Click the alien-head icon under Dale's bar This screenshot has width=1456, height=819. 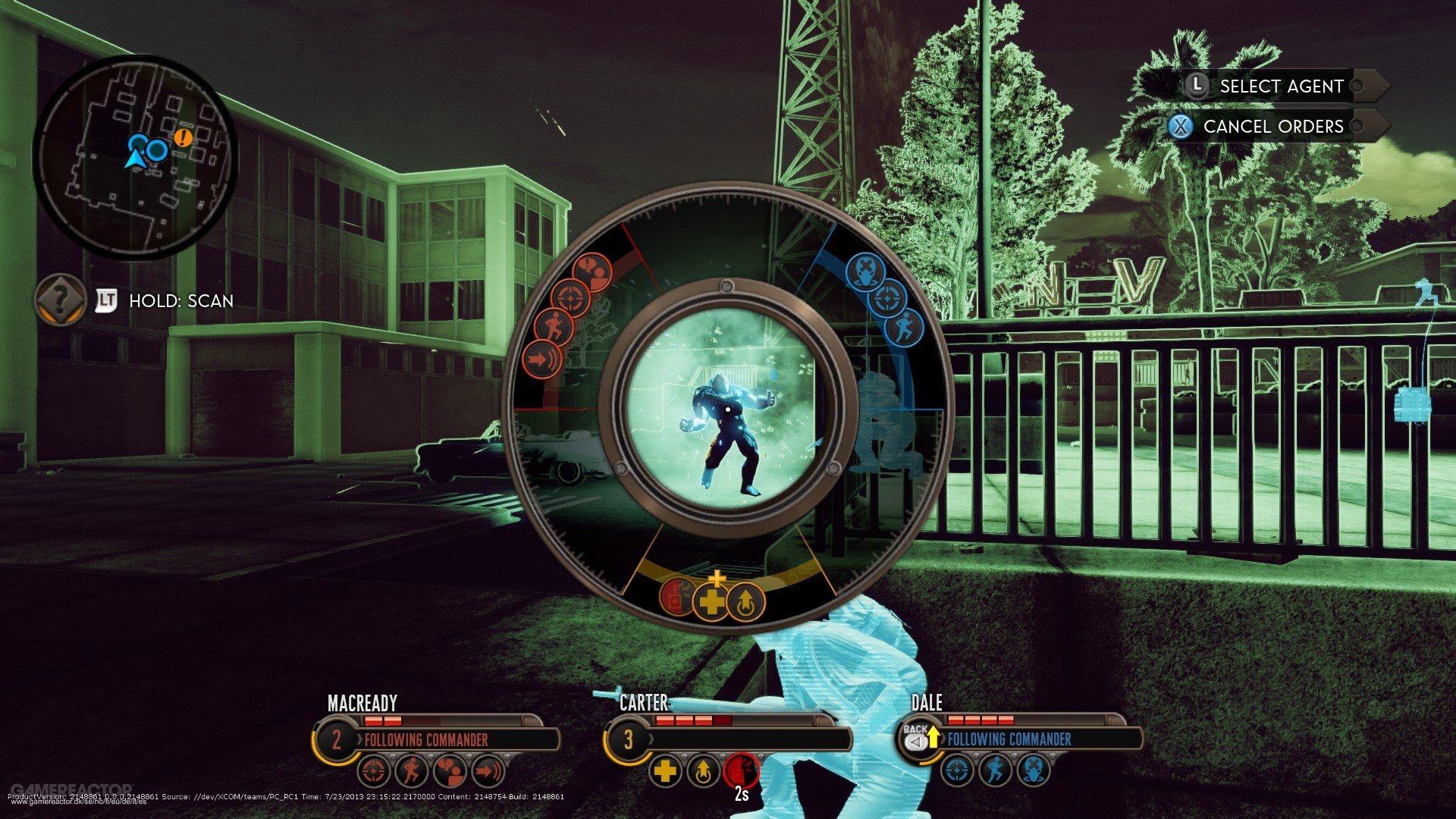(x=1033, y=770)
